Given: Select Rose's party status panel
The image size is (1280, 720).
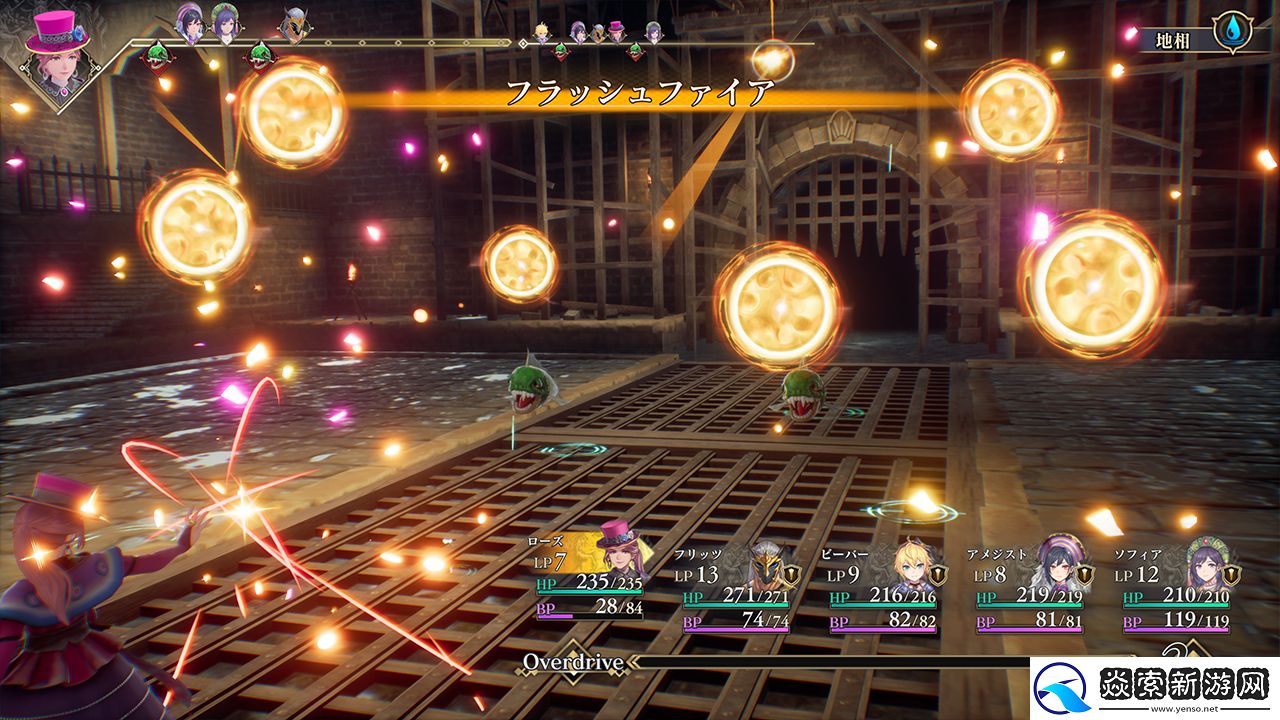Looking at the screenshot, I should pyautogui.click(x=588, y=580).
